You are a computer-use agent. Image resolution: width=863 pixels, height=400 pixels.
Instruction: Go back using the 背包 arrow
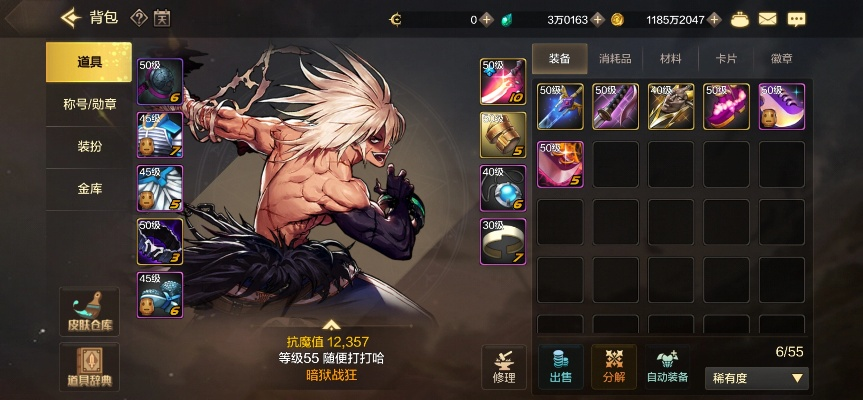click(x=70, y=17)
